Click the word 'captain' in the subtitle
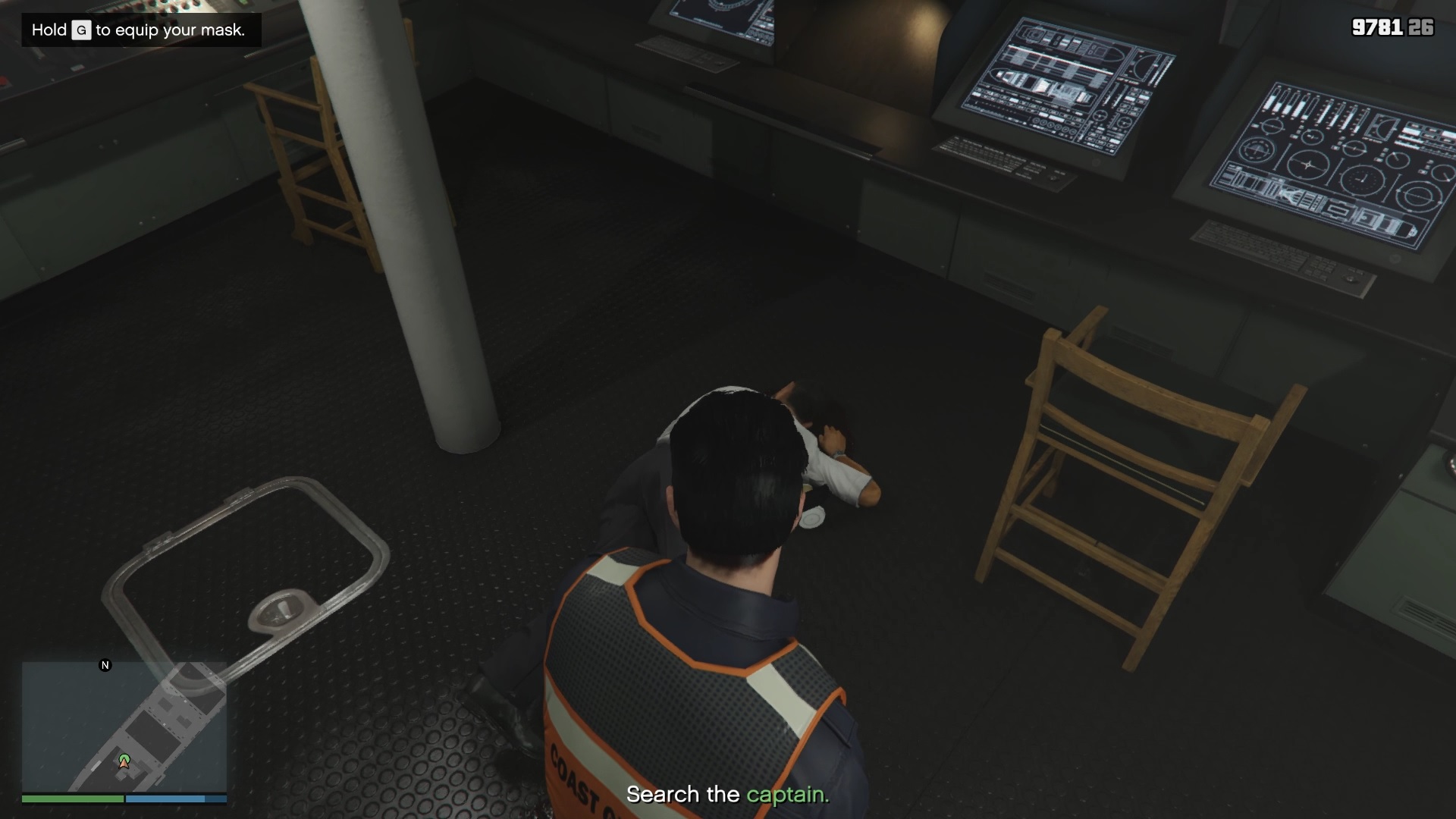This screenshot has height=819, width=1456. 786,795
